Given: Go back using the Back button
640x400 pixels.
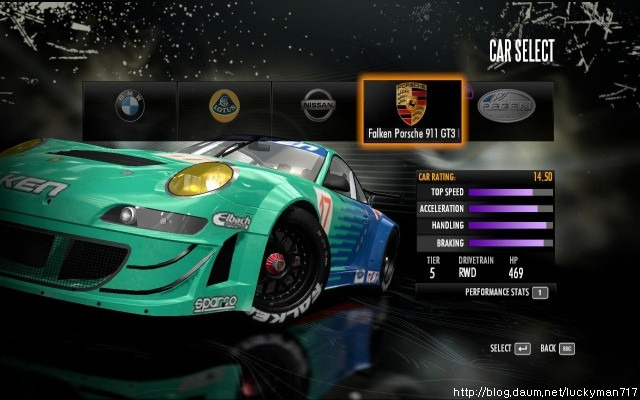Looking at the screenshot, I should [x=566, y=348].
